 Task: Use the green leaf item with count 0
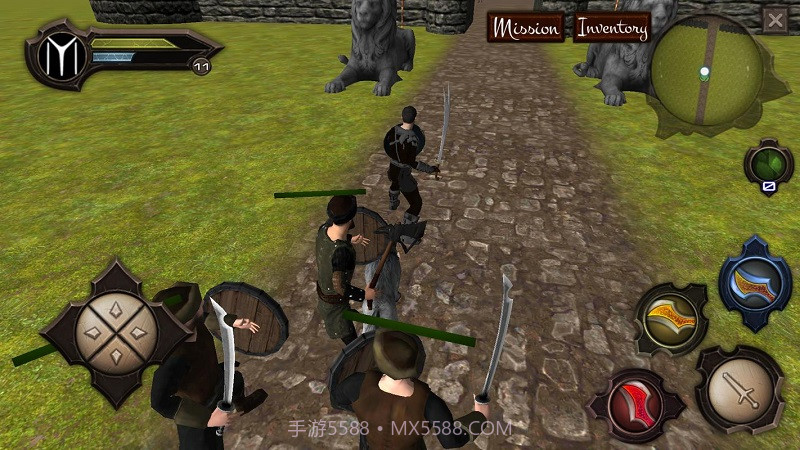click(768, 165)
